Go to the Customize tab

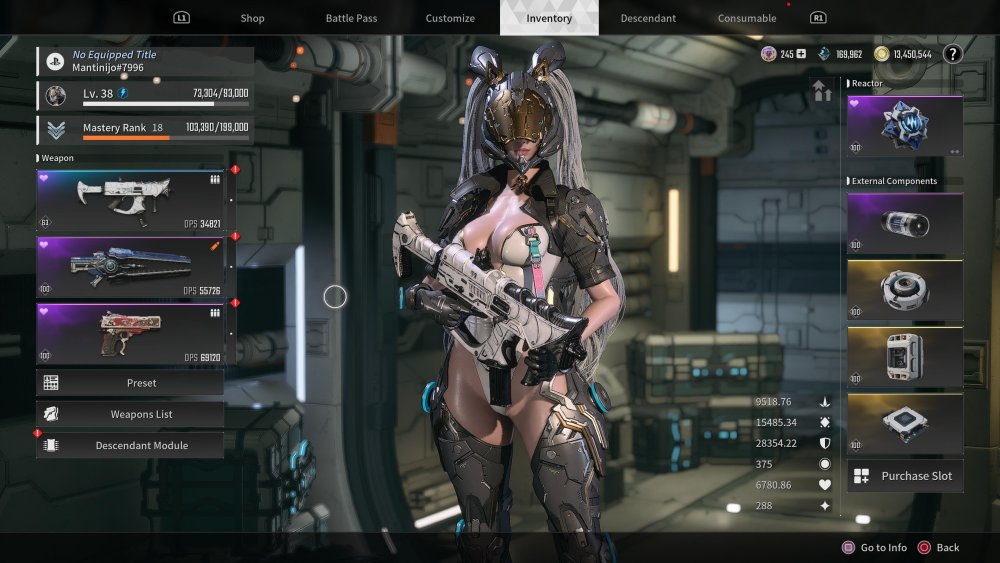point(450,18)
